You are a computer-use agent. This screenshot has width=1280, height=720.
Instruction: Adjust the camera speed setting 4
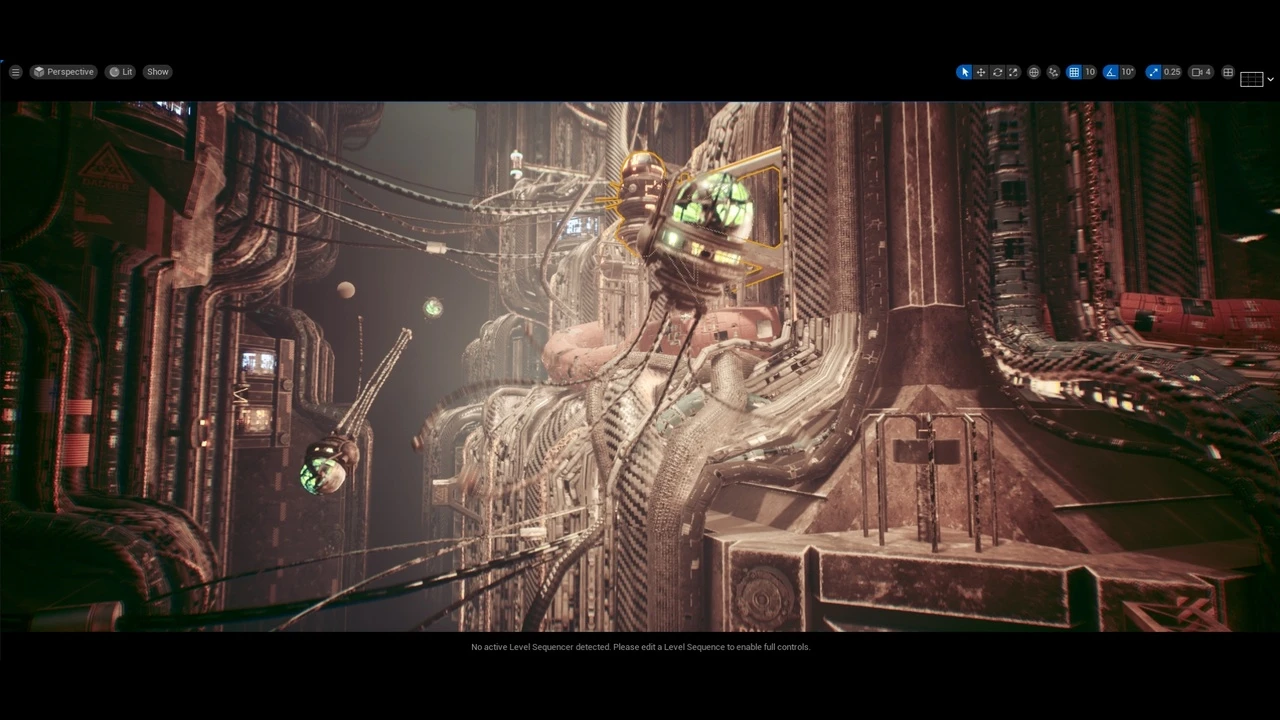pos(1202,72)
